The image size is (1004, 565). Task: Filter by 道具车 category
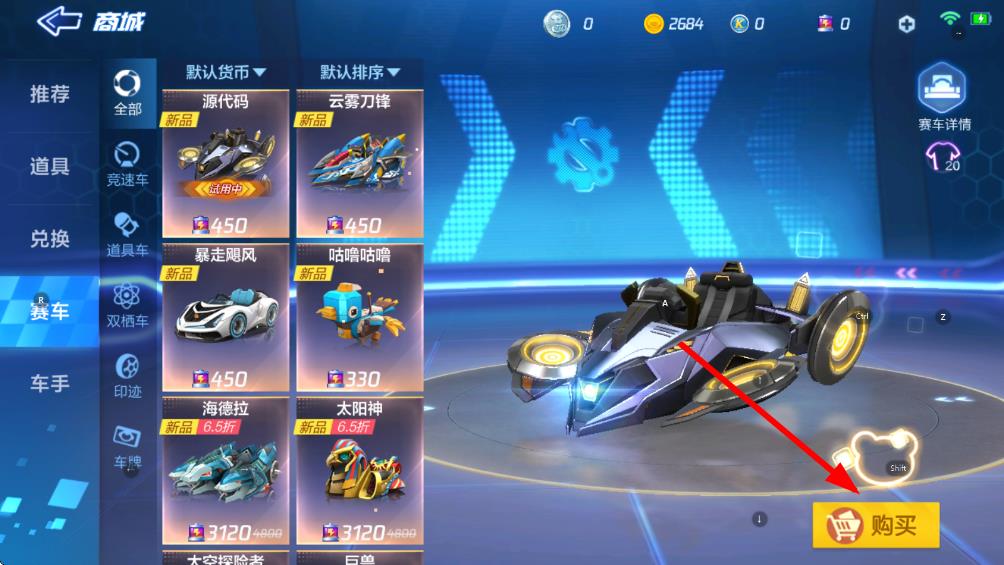(128, 234)
